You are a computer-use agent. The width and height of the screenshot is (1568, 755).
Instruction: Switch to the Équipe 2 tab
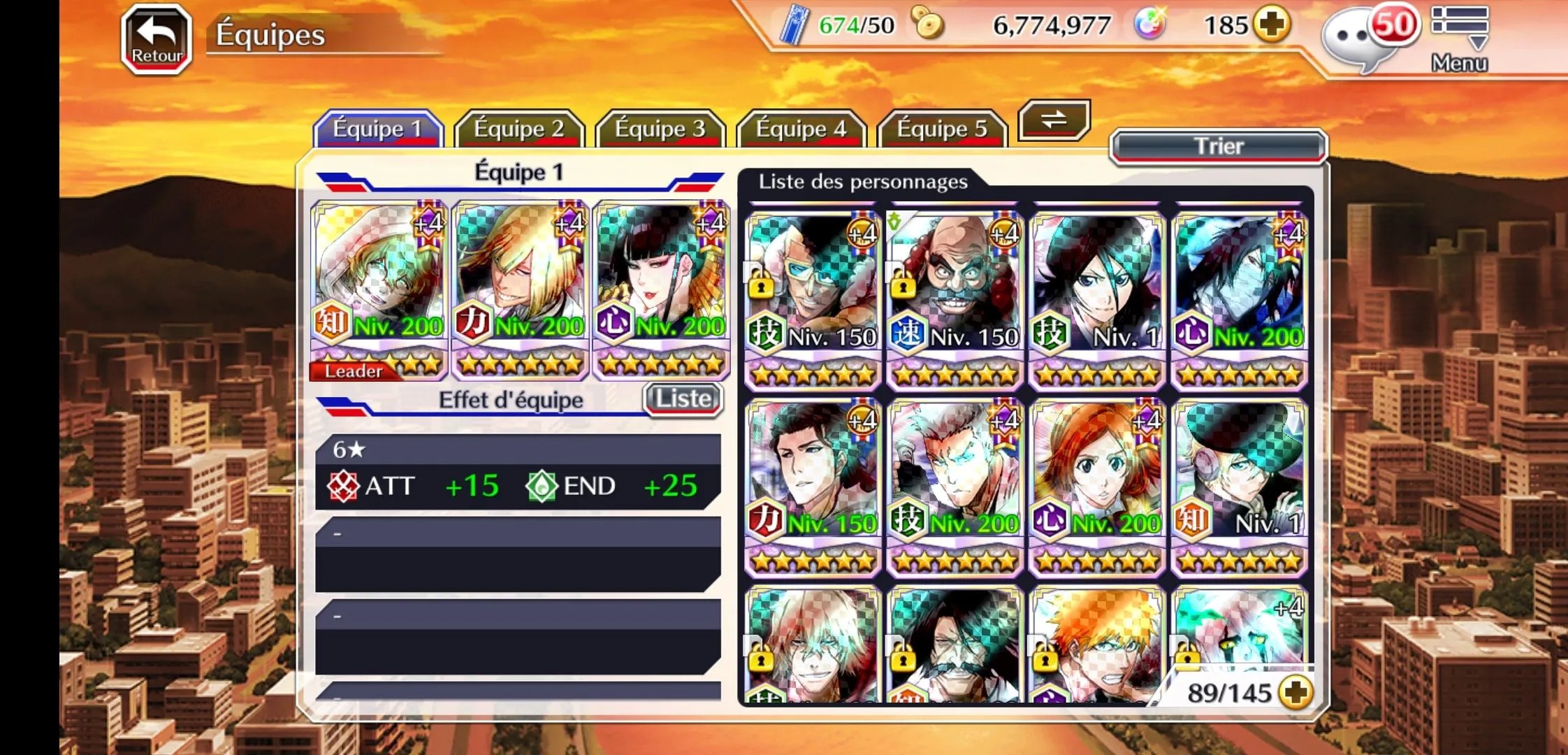pyautogui.click(x=518, y=129)
